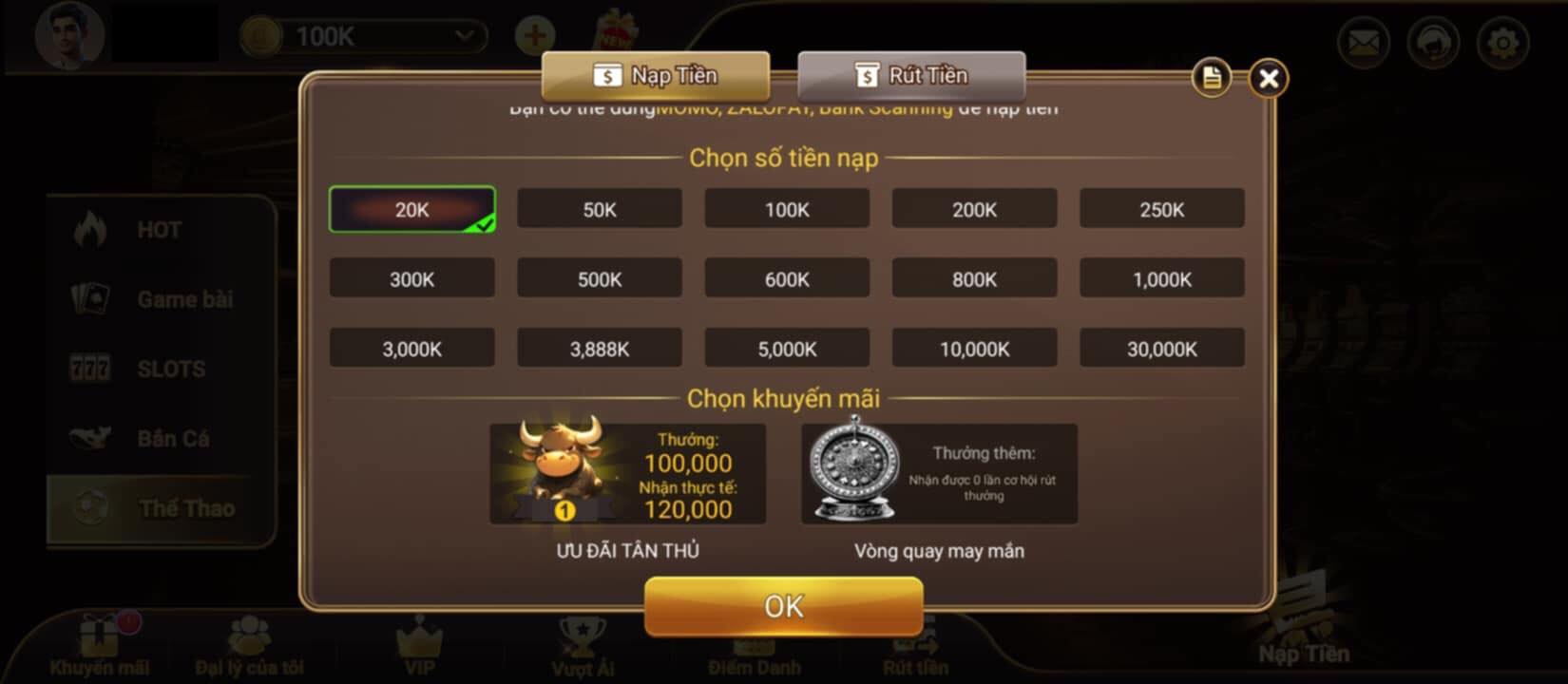Switch to the Nạp Tiền tab
1568x684 pixels.
[x=656, y=75]
